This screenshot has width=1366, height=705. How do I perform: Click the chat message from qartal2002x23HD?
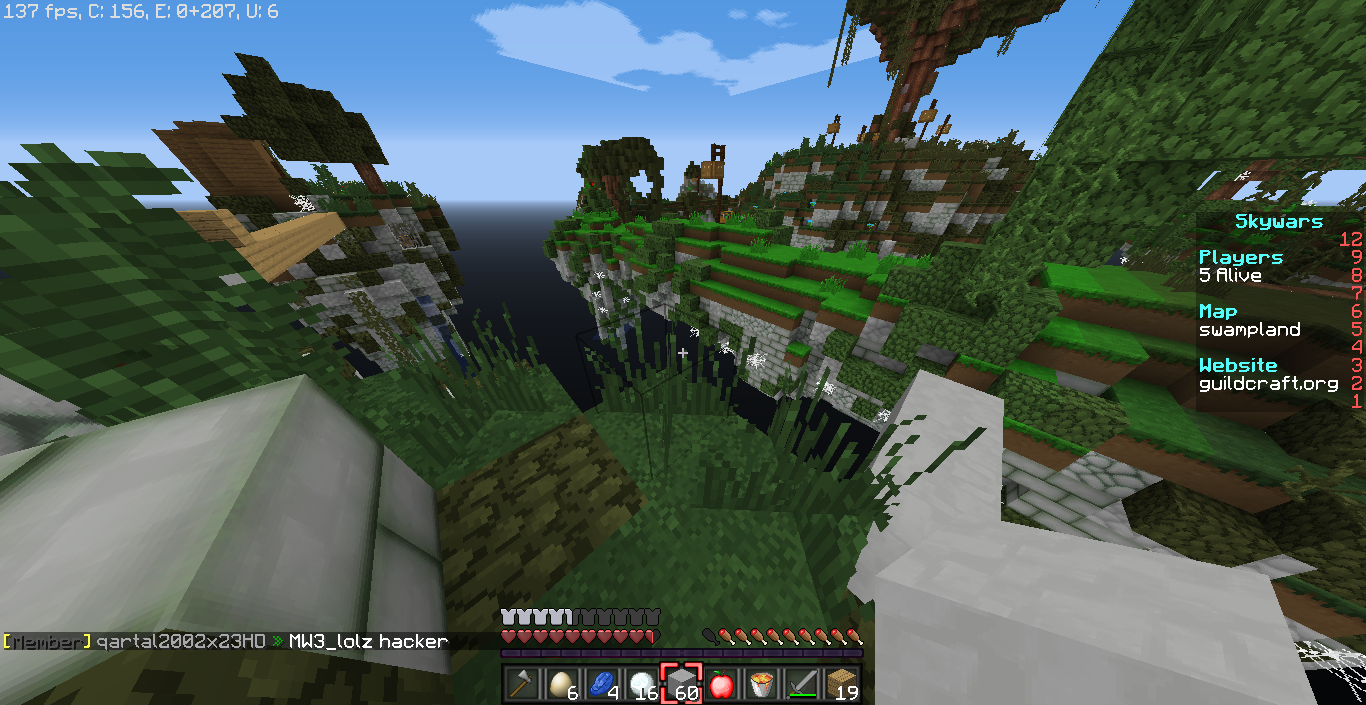(x=225, y=641)
